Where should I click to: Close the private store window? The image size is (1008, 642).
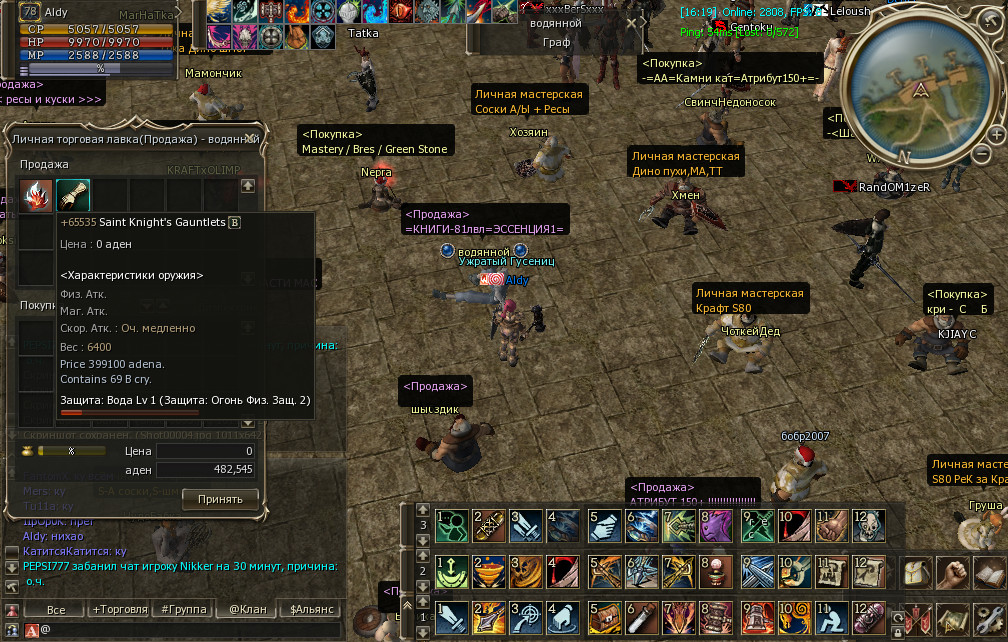pyautogui.click(x=251, y=138)
